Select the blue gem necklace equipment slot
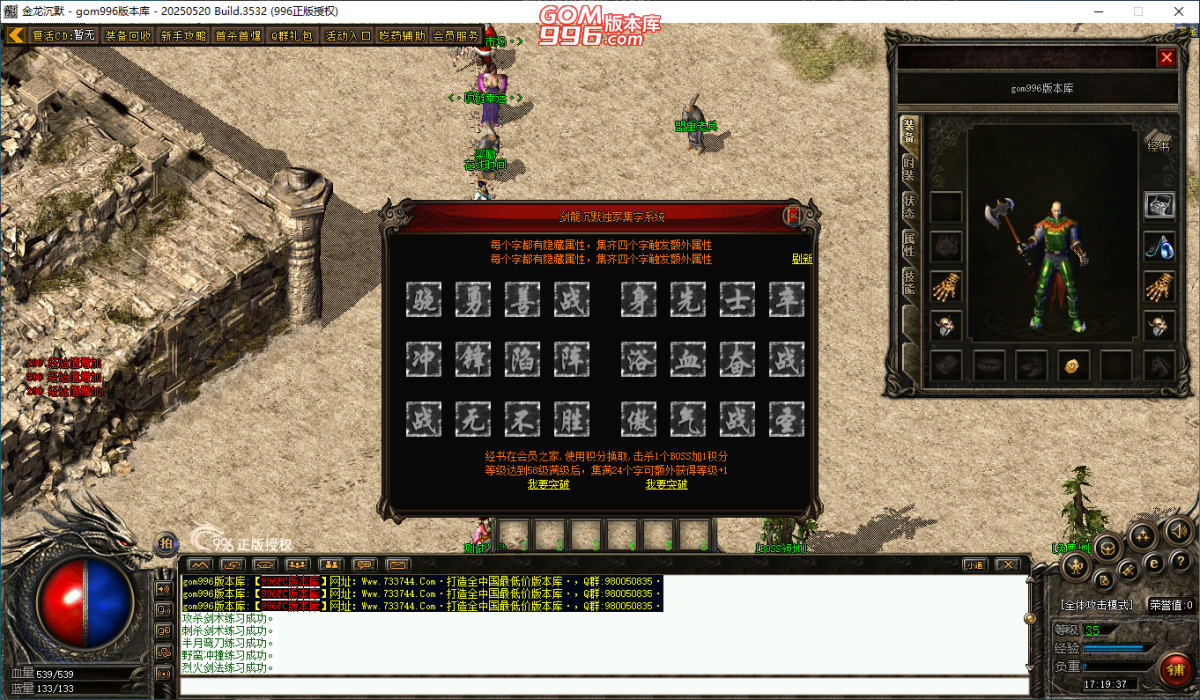 [1159, 245]
